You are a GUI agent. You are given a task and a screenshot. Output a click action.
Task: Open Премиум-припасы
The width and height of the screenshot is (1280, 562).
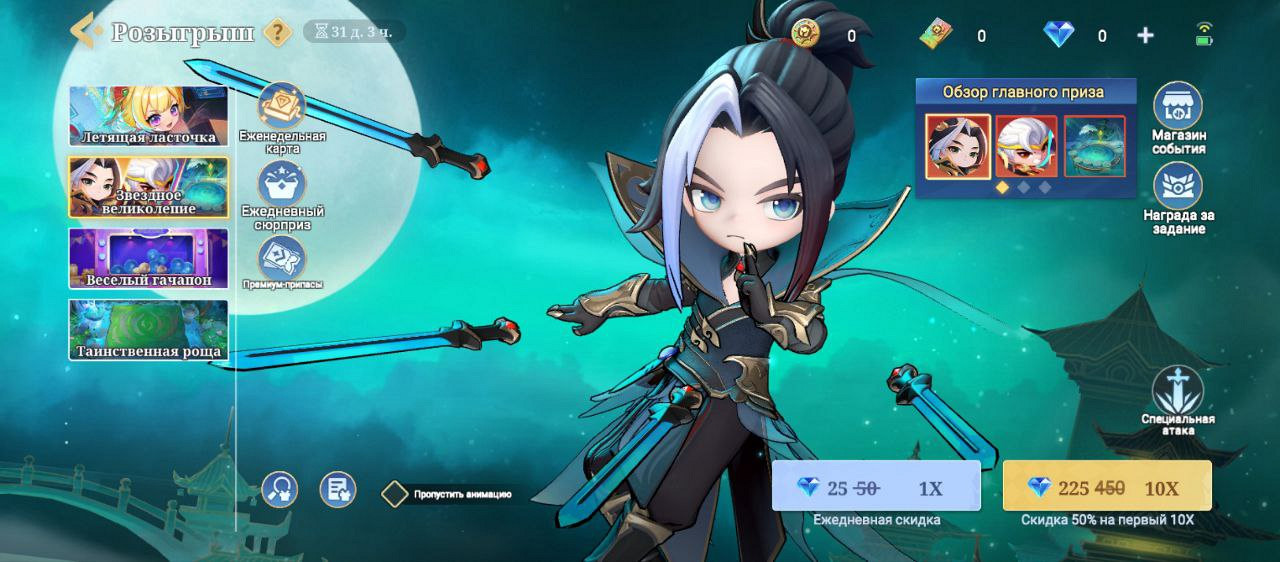(282, 258)
